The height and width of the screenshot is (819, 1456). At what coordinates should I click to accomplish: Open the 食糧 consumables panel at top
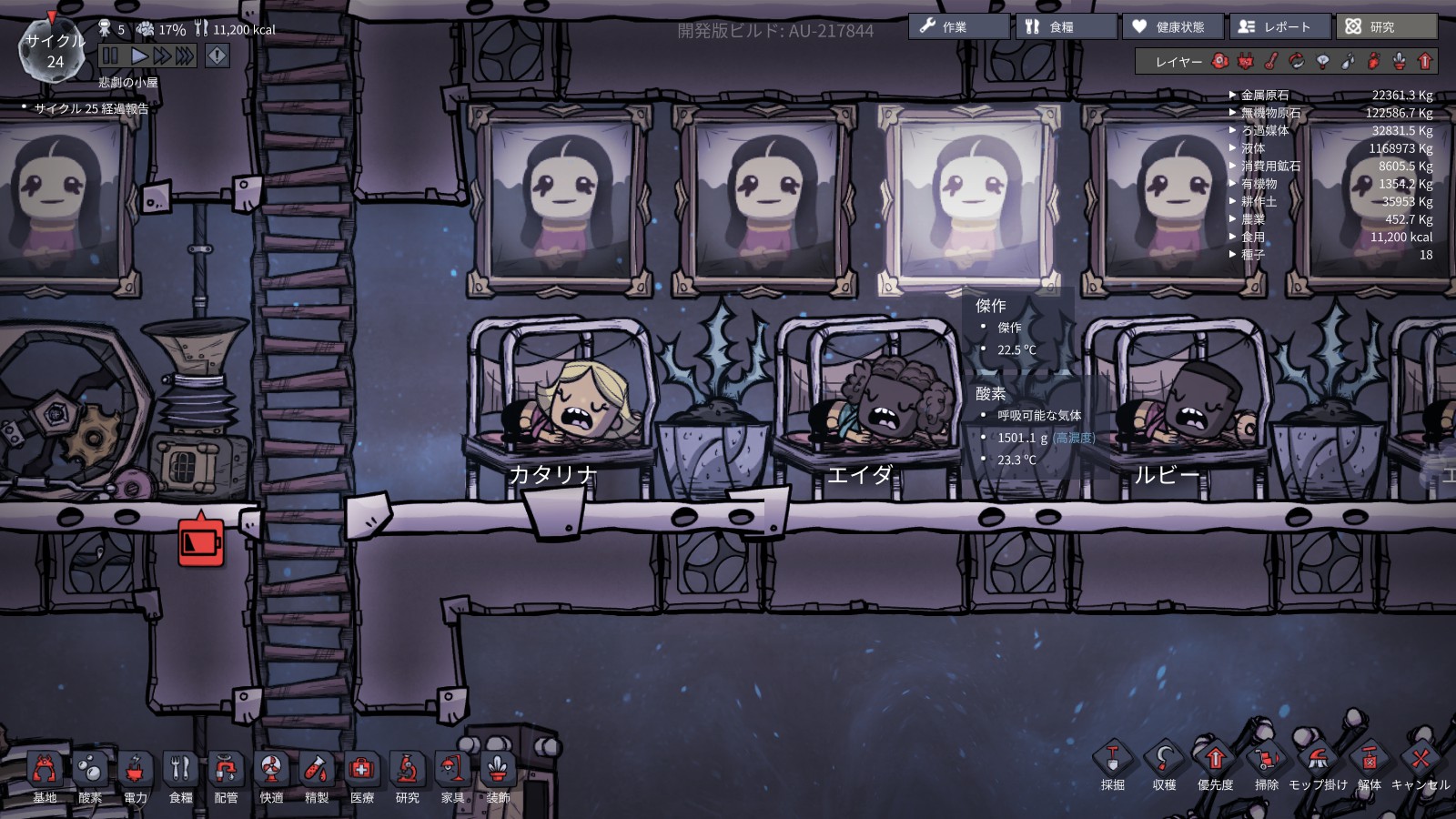point(1066,26)
